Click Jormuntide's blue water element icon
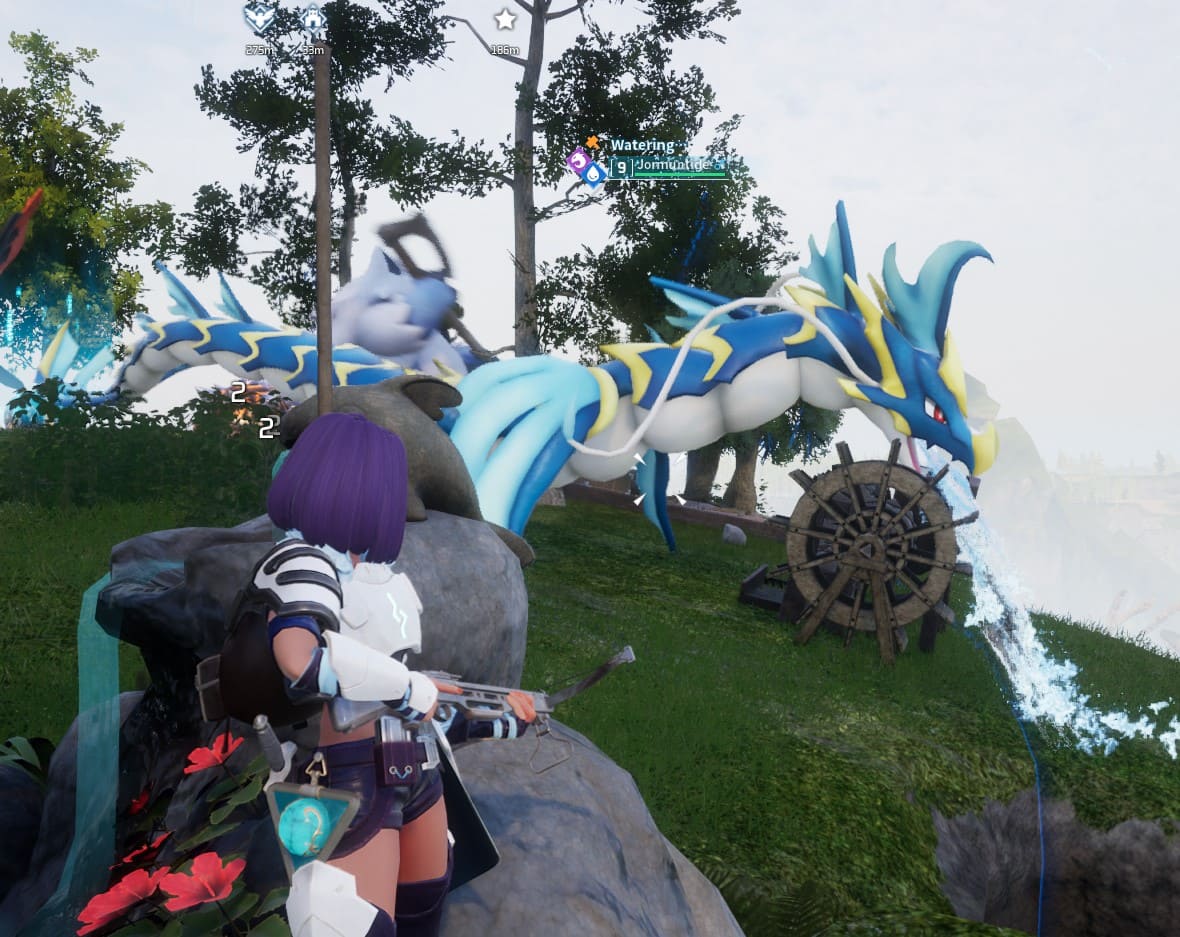Screen dimensions: 1180x937 pyautogui.click(x=595, y=174)
